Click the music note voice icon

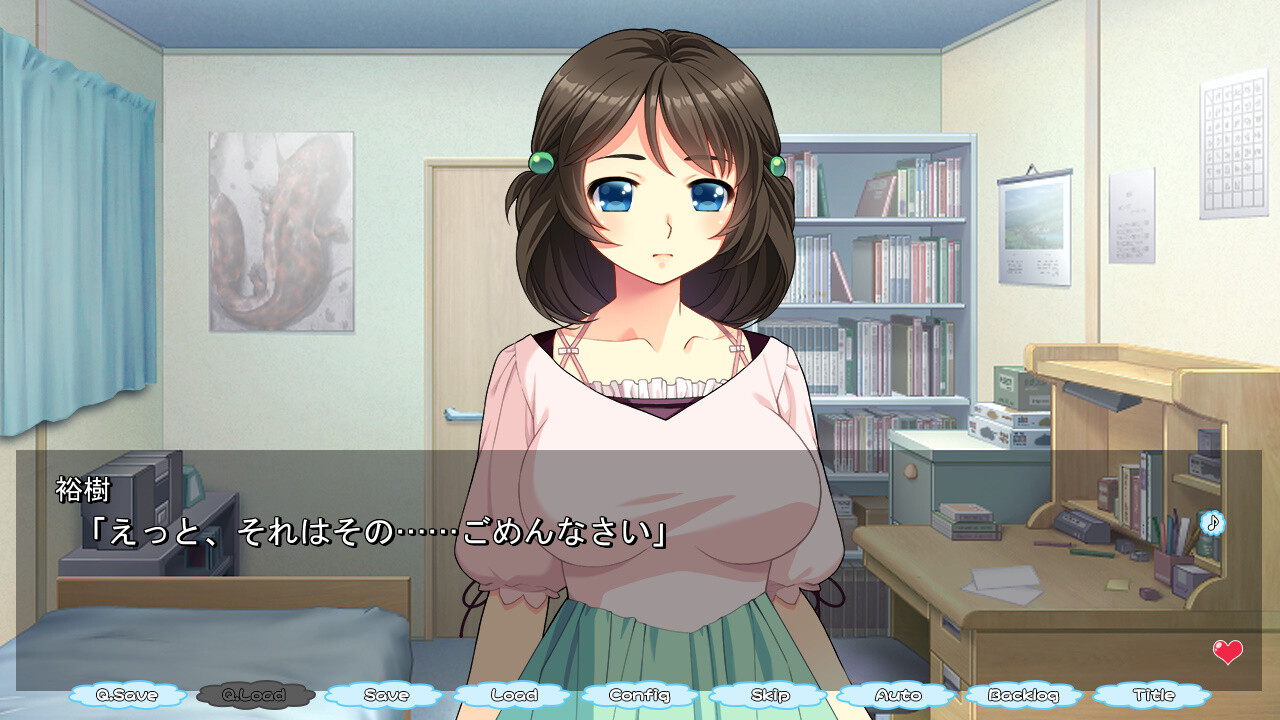tap(1212, 522)
